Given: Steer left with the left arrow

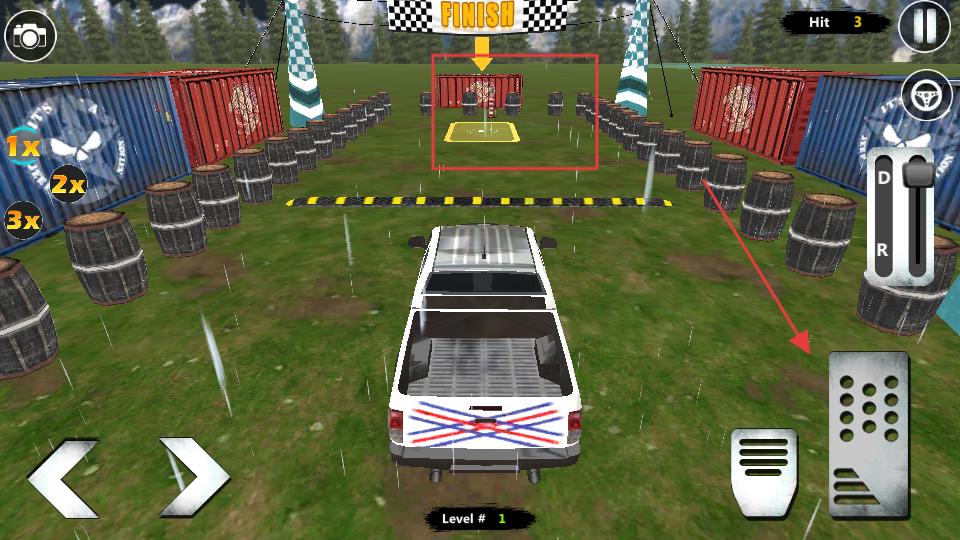Looking at the screenshot, I should [x=63, y=477].
